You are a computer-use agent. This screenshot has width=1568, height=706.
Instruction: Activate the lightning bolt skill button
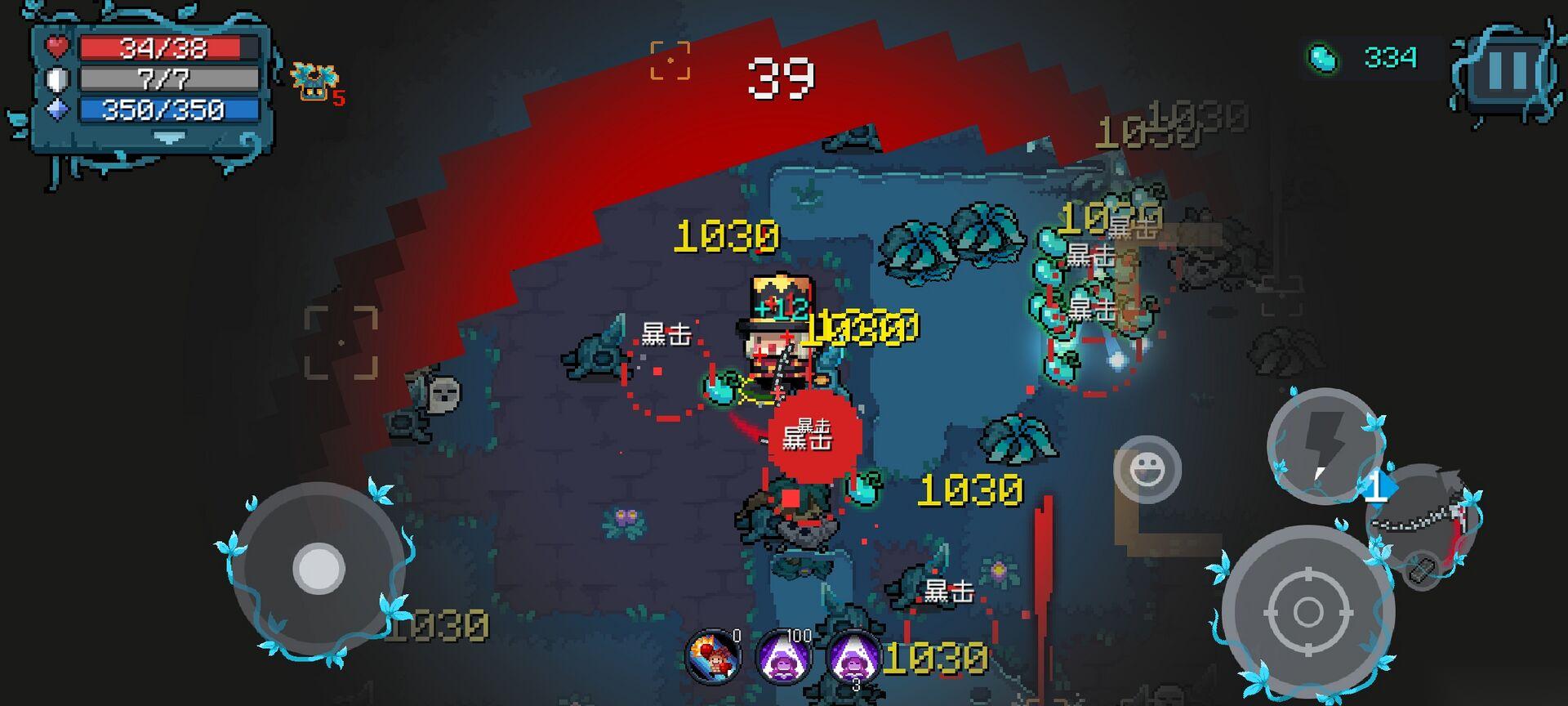tap(1325, 445)
